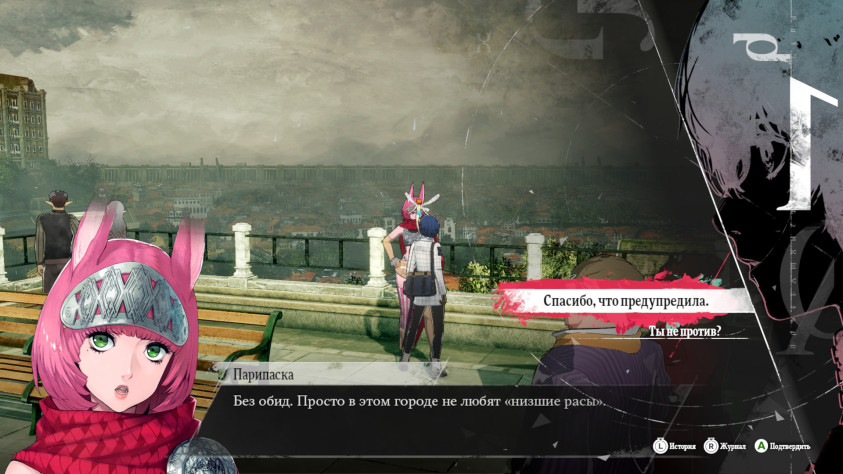Viewport: 843px width, 474px height.
Task: Select dialogue option "Ты не против?"
Action: tap(685, 331)
